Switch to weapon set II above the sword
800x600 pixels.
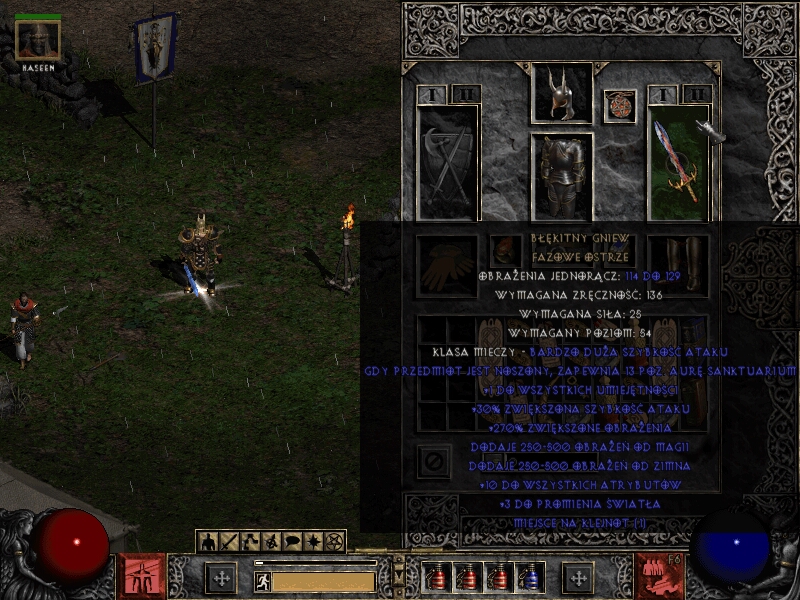click(696, 95)
